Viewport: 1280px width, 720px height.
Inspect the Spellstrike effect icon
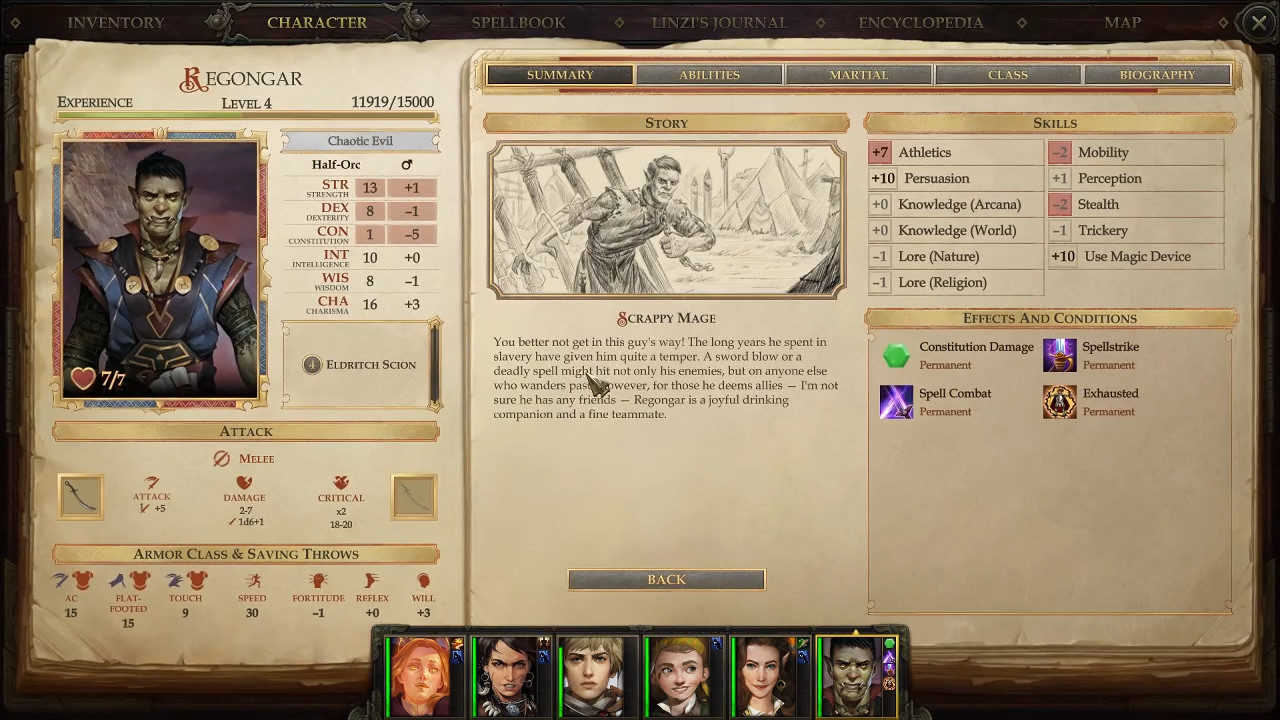(1060, 355)
